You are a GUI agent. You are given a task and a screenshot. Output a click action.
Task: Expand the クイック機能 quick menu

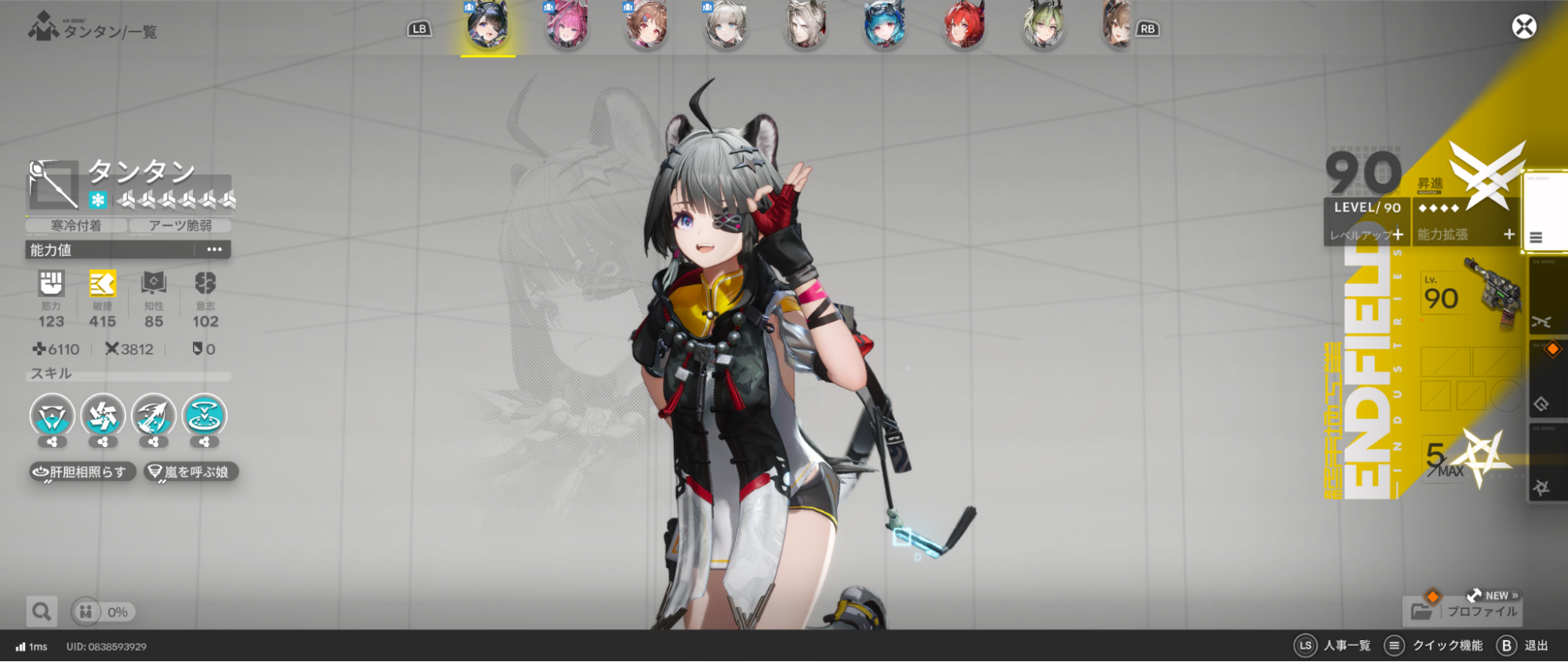tap(1395, 645)
